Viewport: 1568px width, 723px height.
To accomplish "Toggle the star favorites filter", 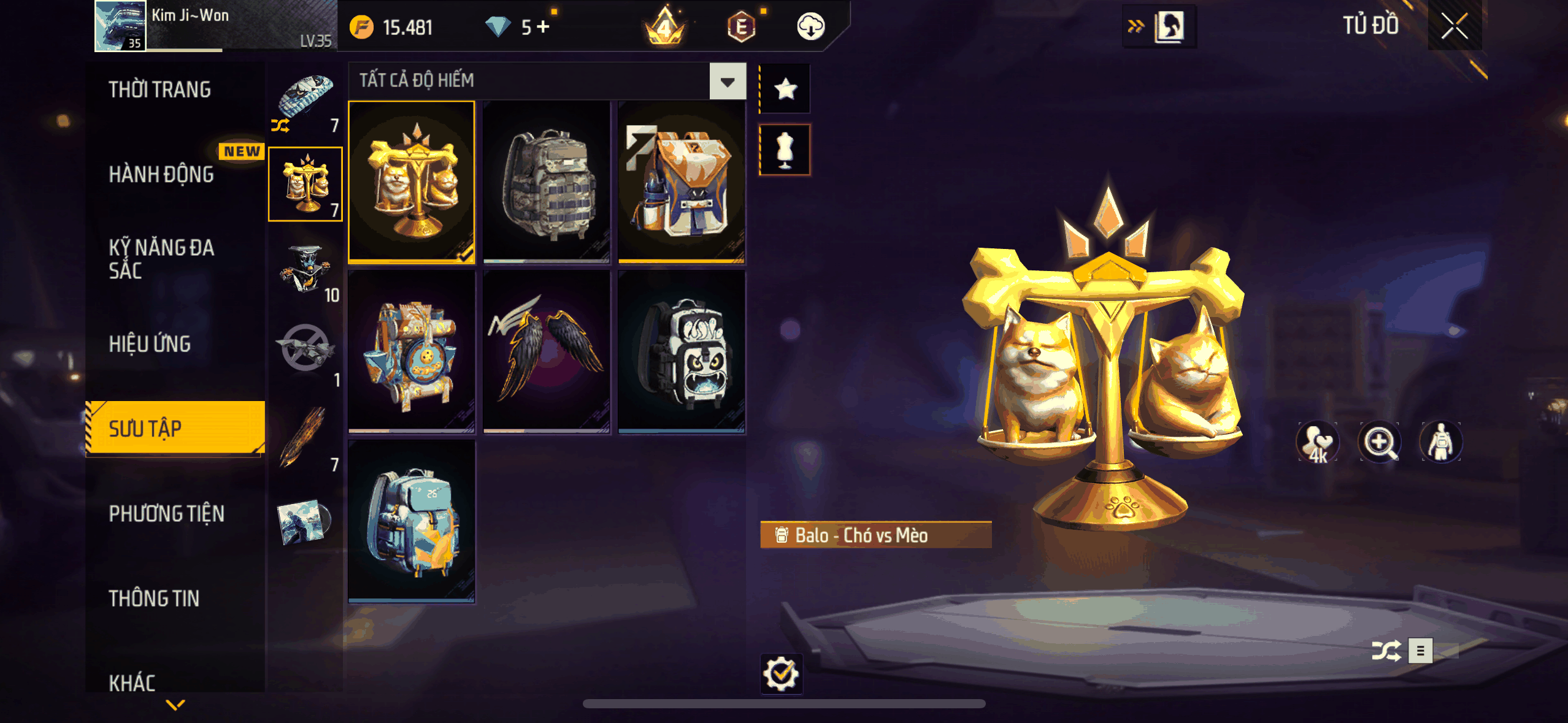I will [x=785, y=90].
